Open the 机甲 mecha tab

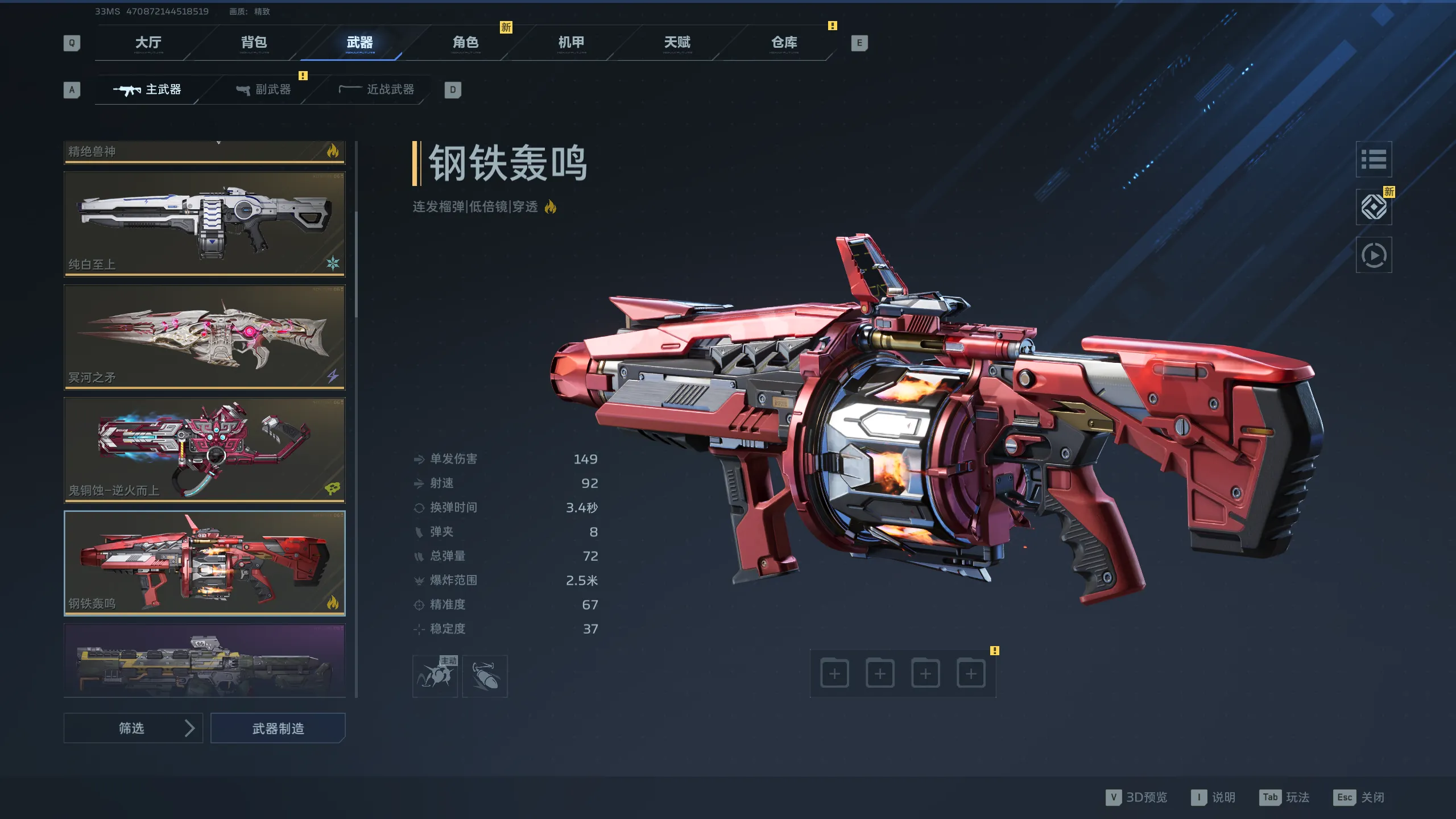(571, 43)
